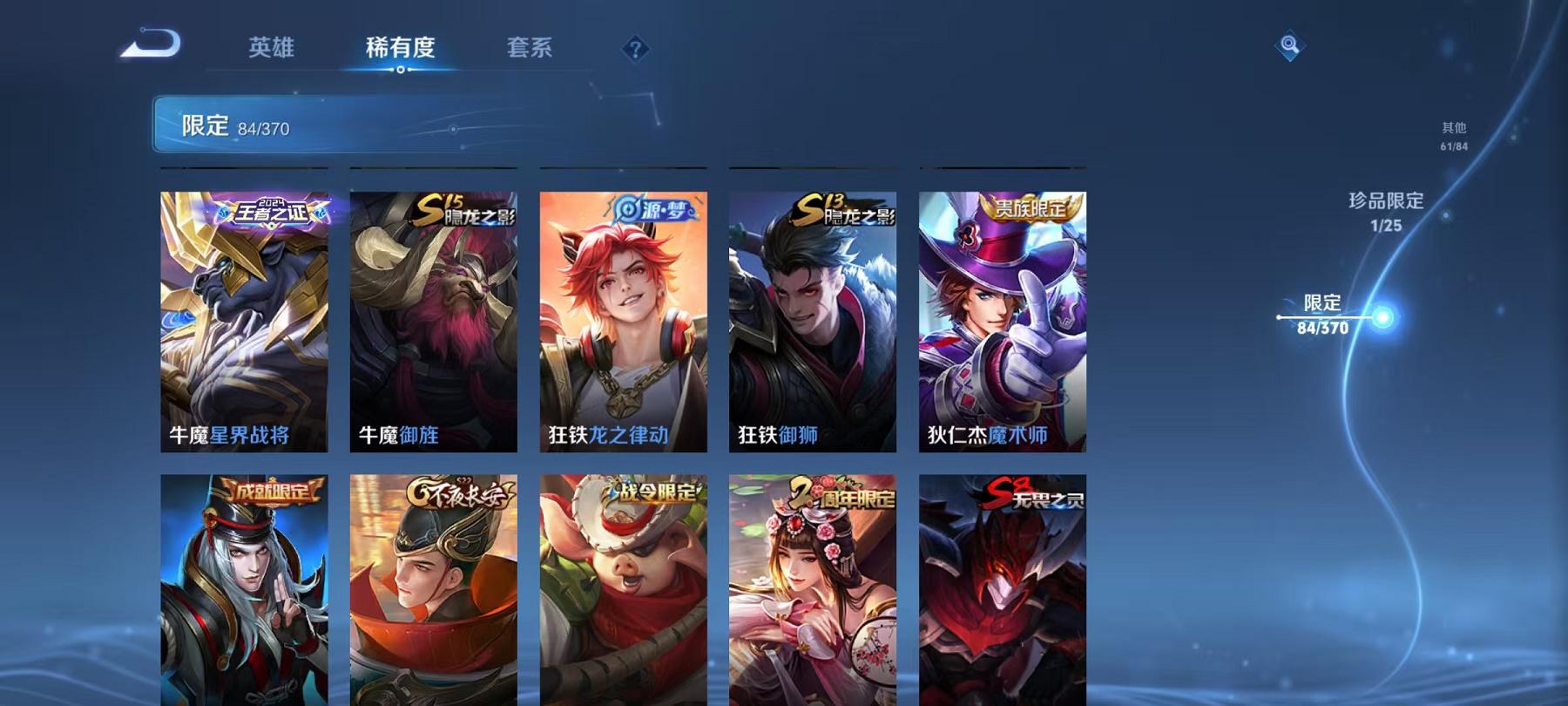1568x706 pixels.
Task: Open help via the question mark diamond icon
Action: [x=636, y=48]
